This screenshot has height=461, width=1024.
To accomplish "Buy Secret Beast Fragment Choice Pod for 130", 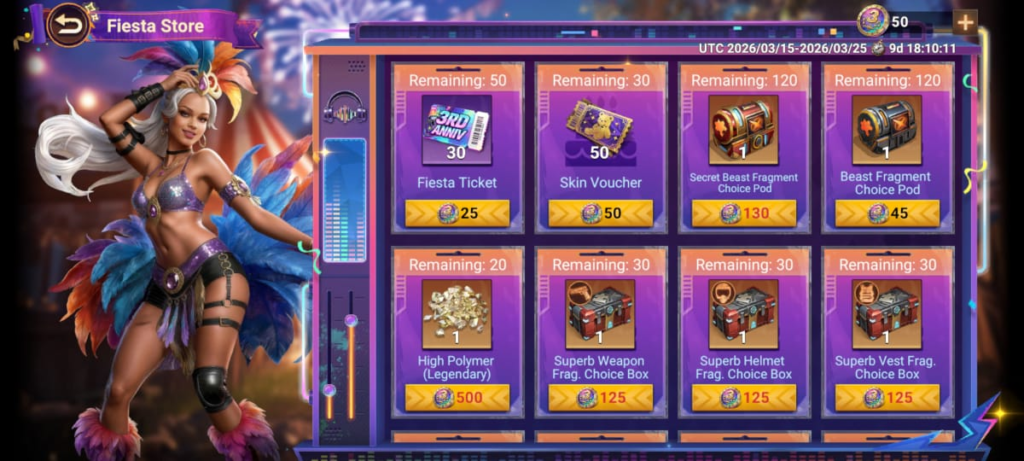I will [x=744, y=213].
